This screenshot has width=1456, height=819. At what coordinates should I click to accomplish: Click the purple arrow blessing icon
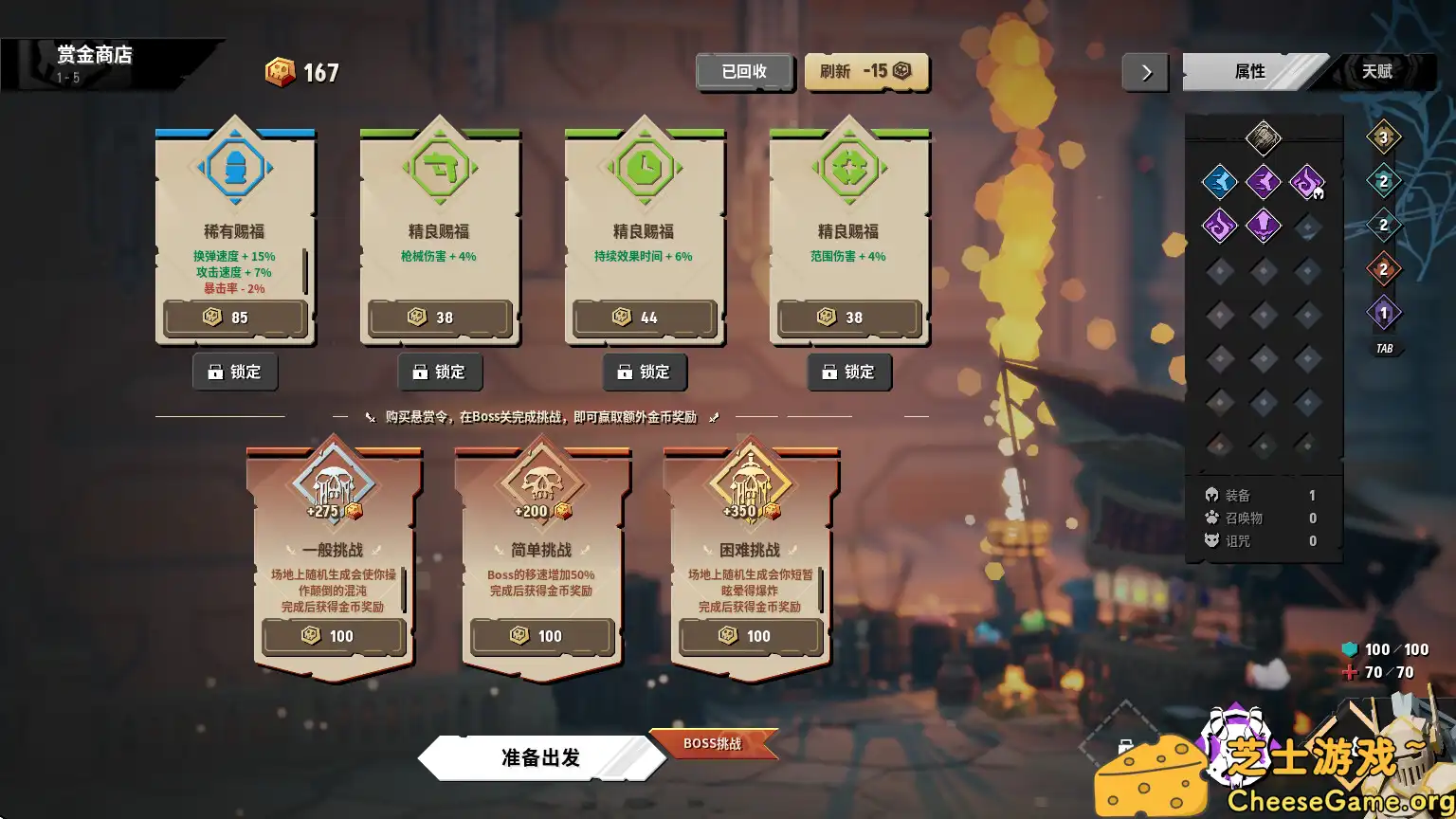pos(1265,225)
